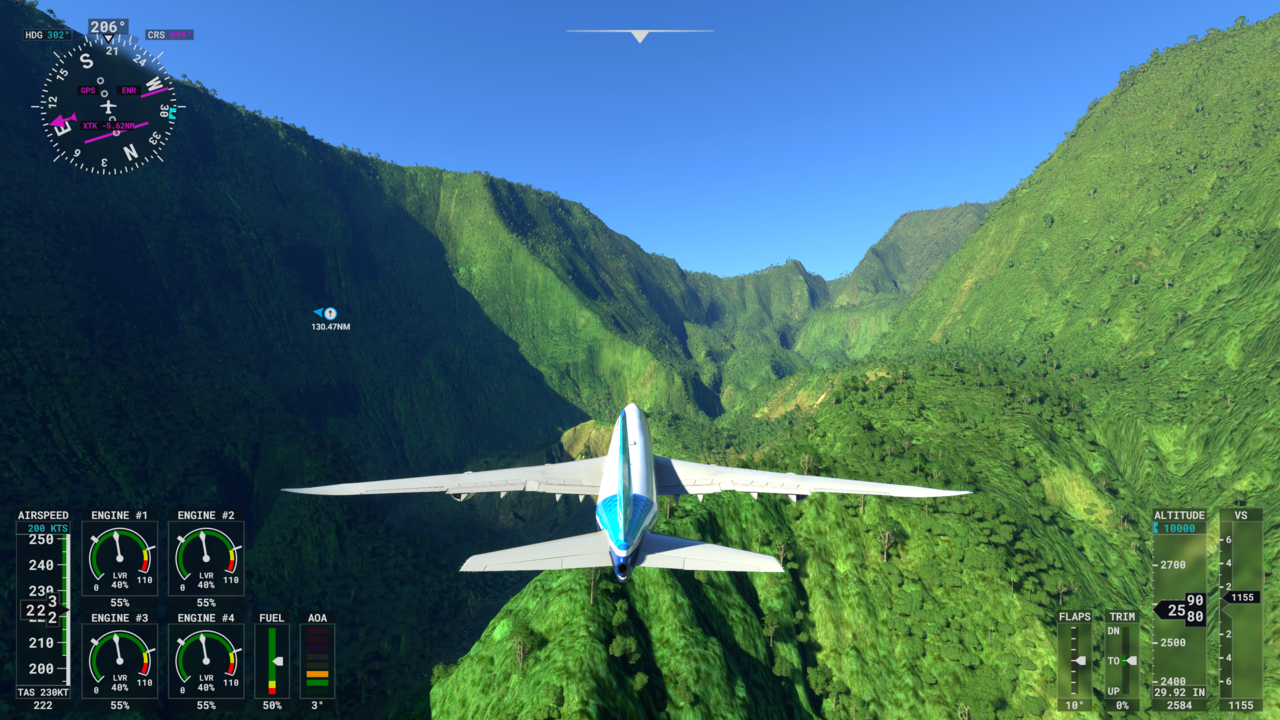The image size is (1280, 720).
Task: Click the TRIM indicator gauge
Action: (x=1122, y=660)
